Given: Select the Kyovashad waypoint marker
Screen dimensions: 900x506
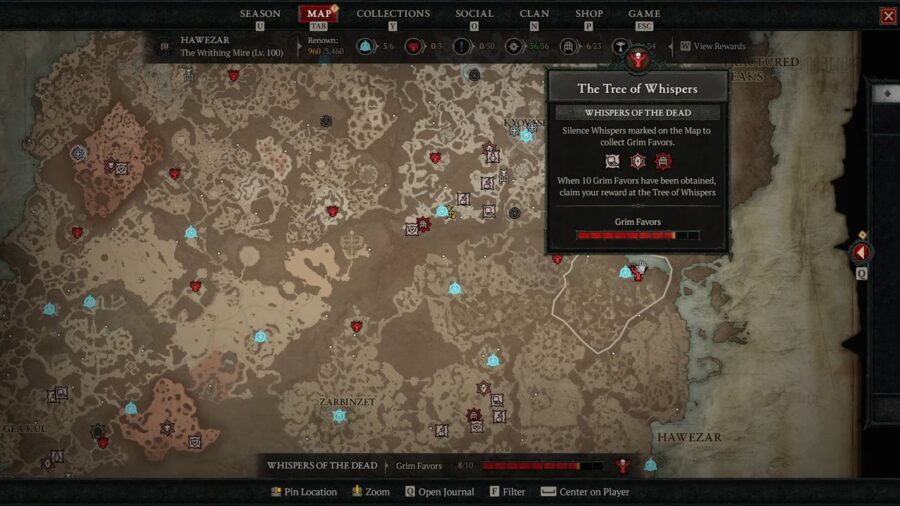Looking at the screenshot, I should pyautogui.click(x=526, y=136).
